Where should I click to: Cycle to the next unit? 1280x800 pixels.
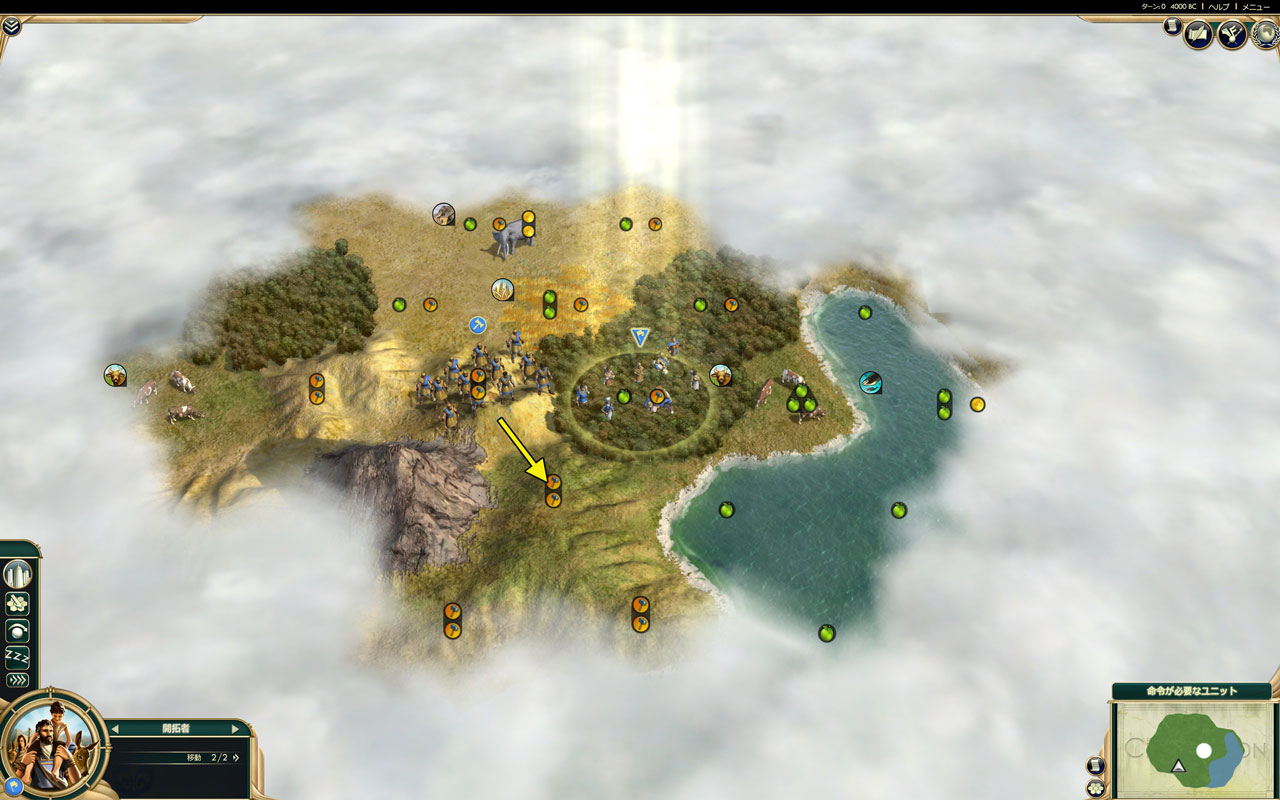pos(236,729)
